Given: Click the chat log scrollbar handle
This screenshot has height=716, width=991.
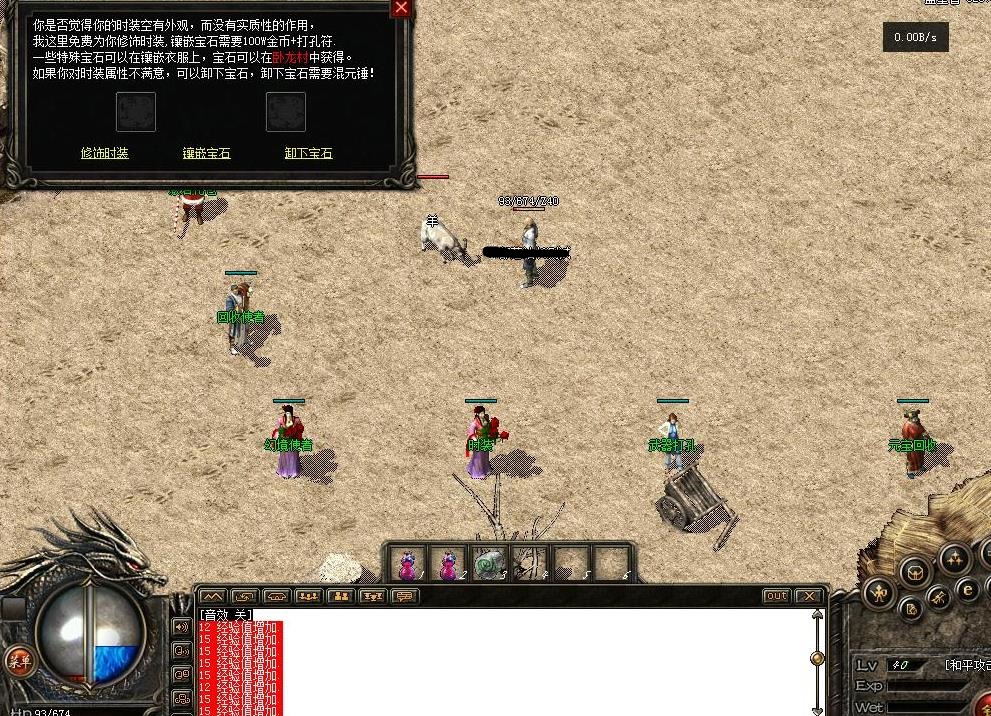Looking at the screenshot, I should 817,658.
